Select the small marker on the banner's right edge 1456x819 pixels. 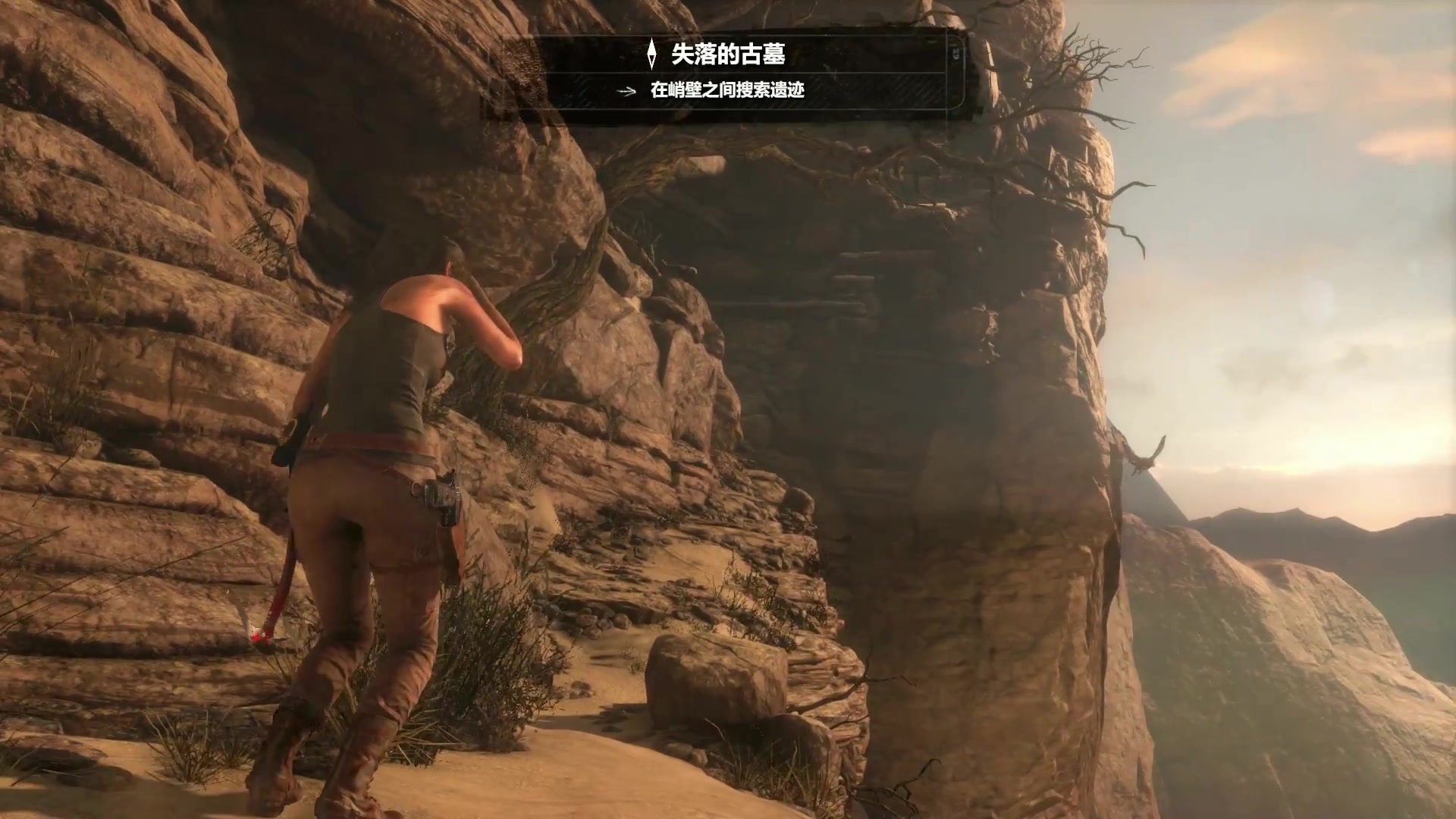click(954, 55)
